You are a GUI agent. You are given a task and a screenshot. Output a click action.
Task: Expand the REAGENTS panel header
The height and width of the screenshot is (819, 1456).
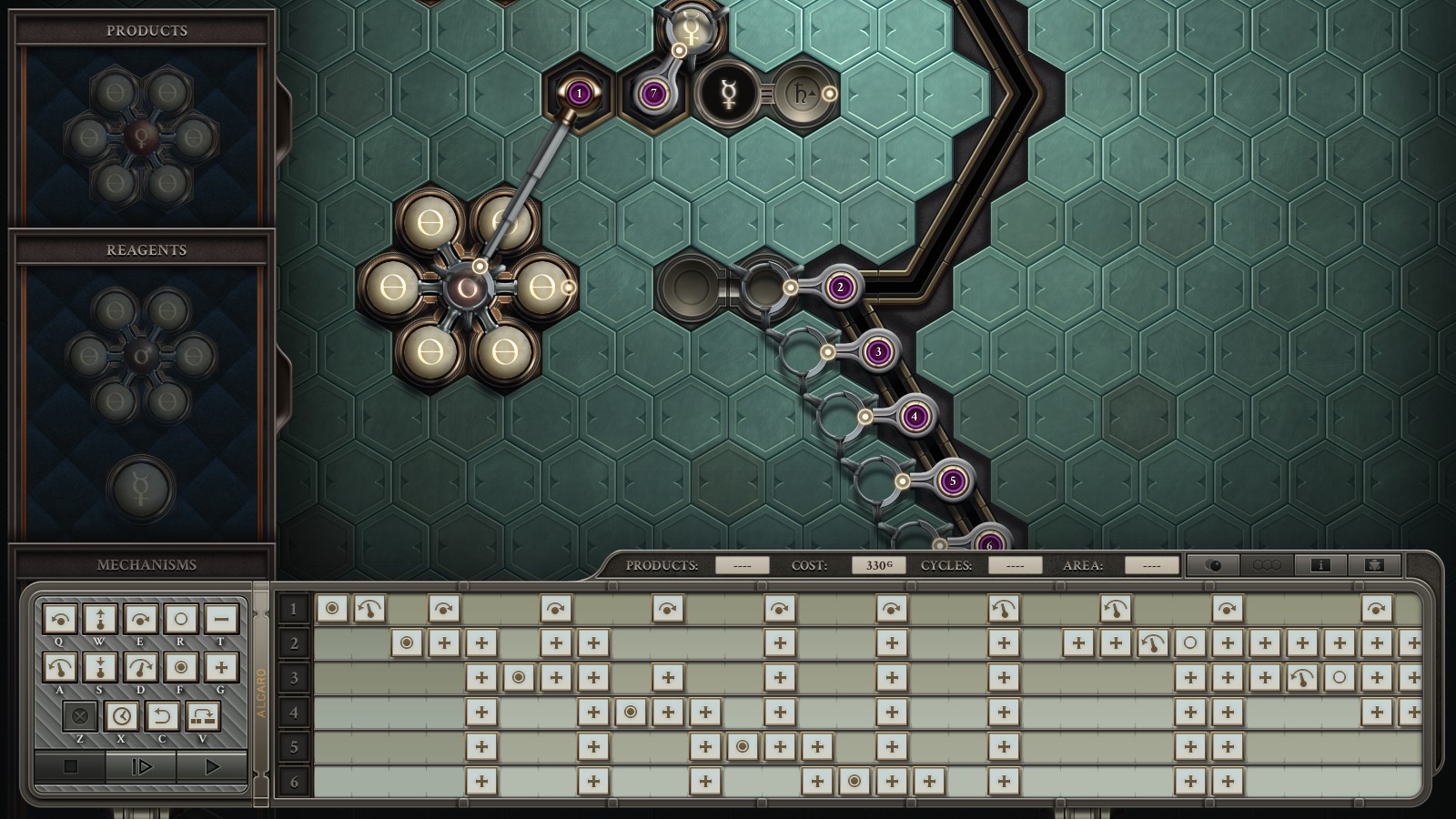(146, 250)
